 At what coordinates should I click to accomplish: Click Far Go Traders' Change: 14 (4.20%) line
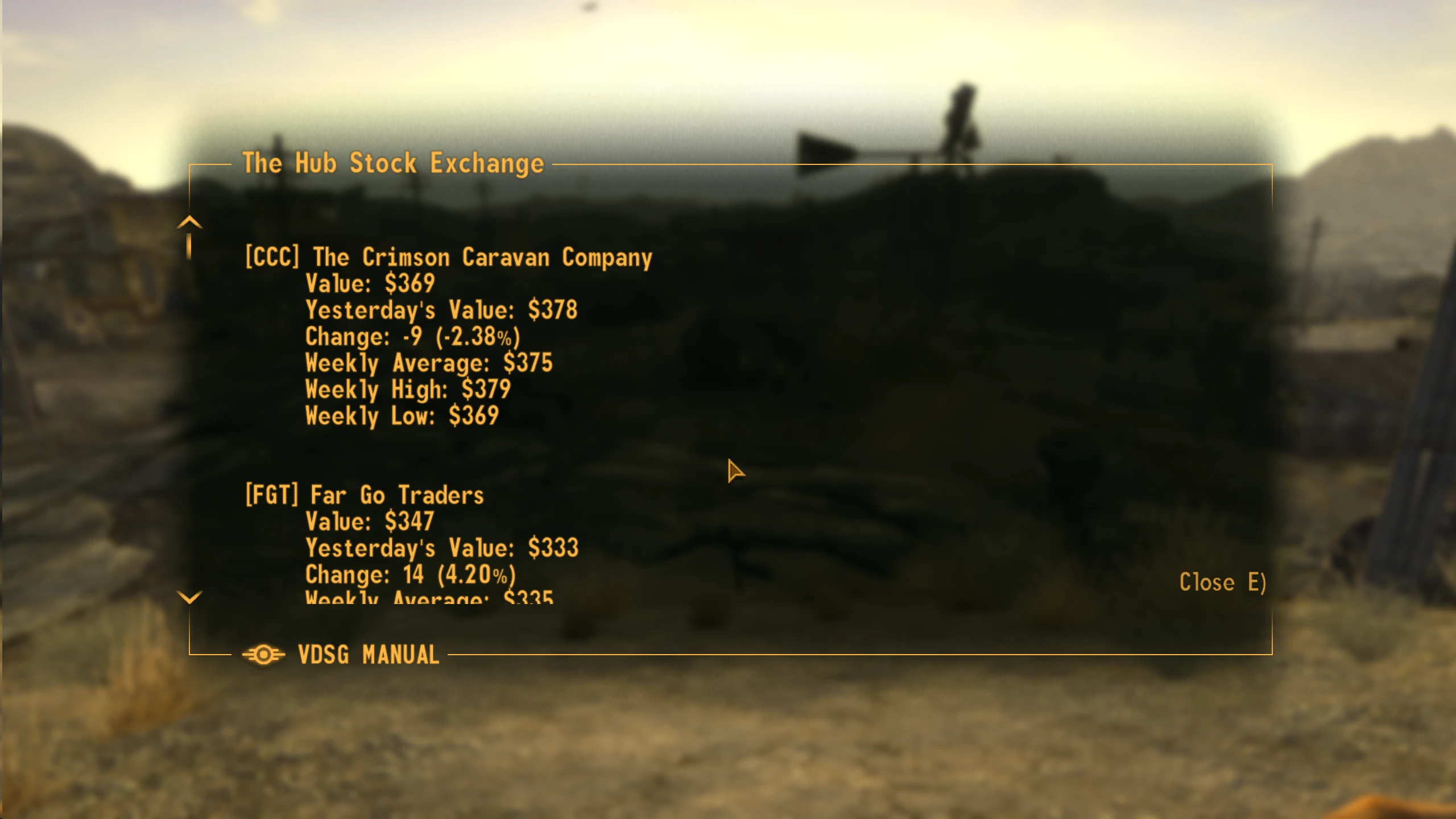pyautogui.click(x=411, y=573)
